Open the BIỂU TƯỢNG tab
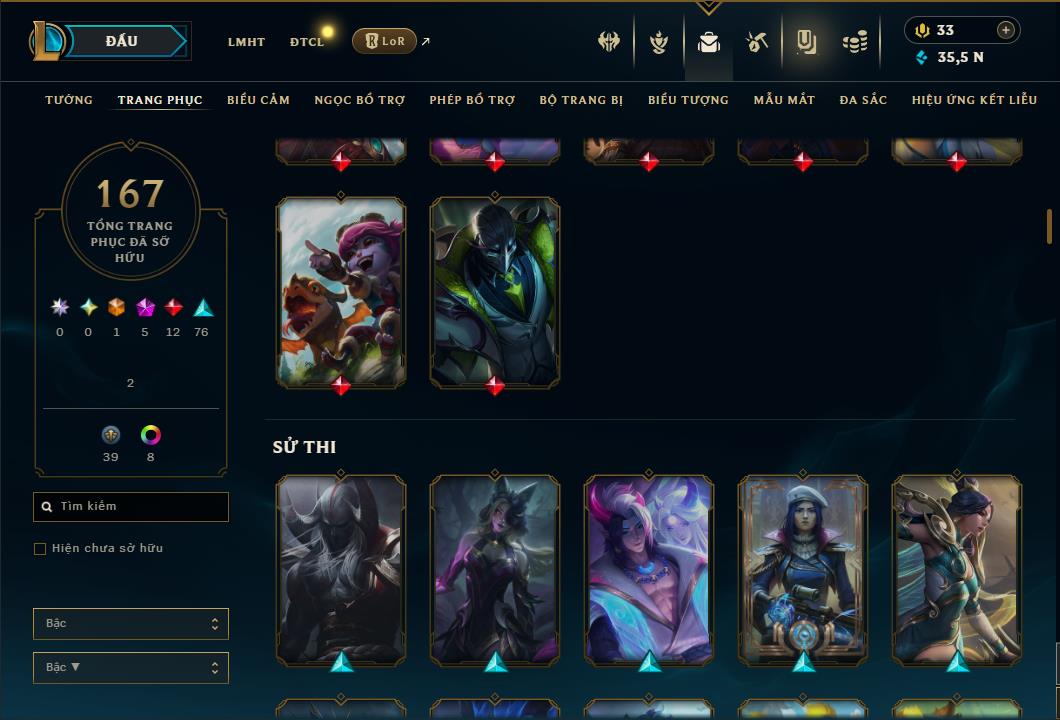The height and width of the screenshot is (720, 1060). [688, 100]
